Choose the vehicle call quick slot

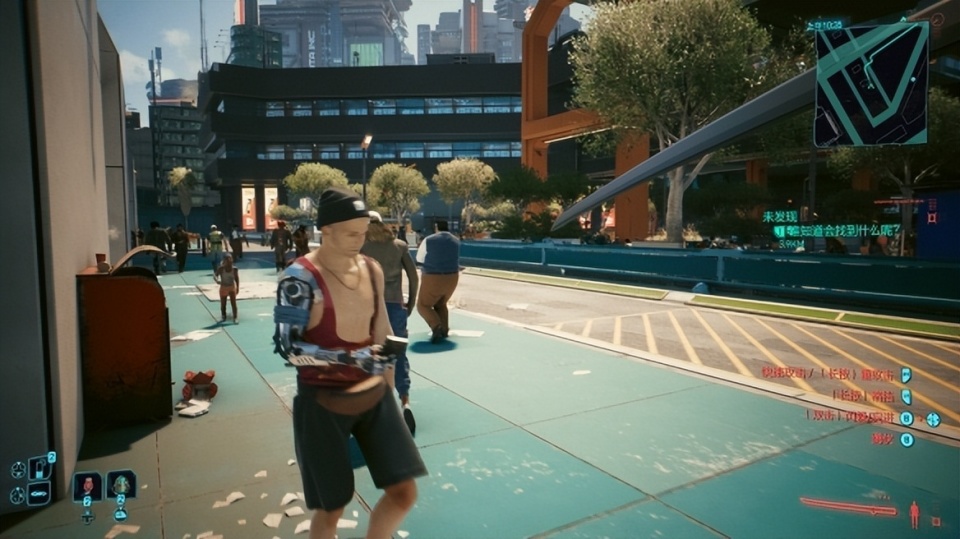tap(40, 493)
